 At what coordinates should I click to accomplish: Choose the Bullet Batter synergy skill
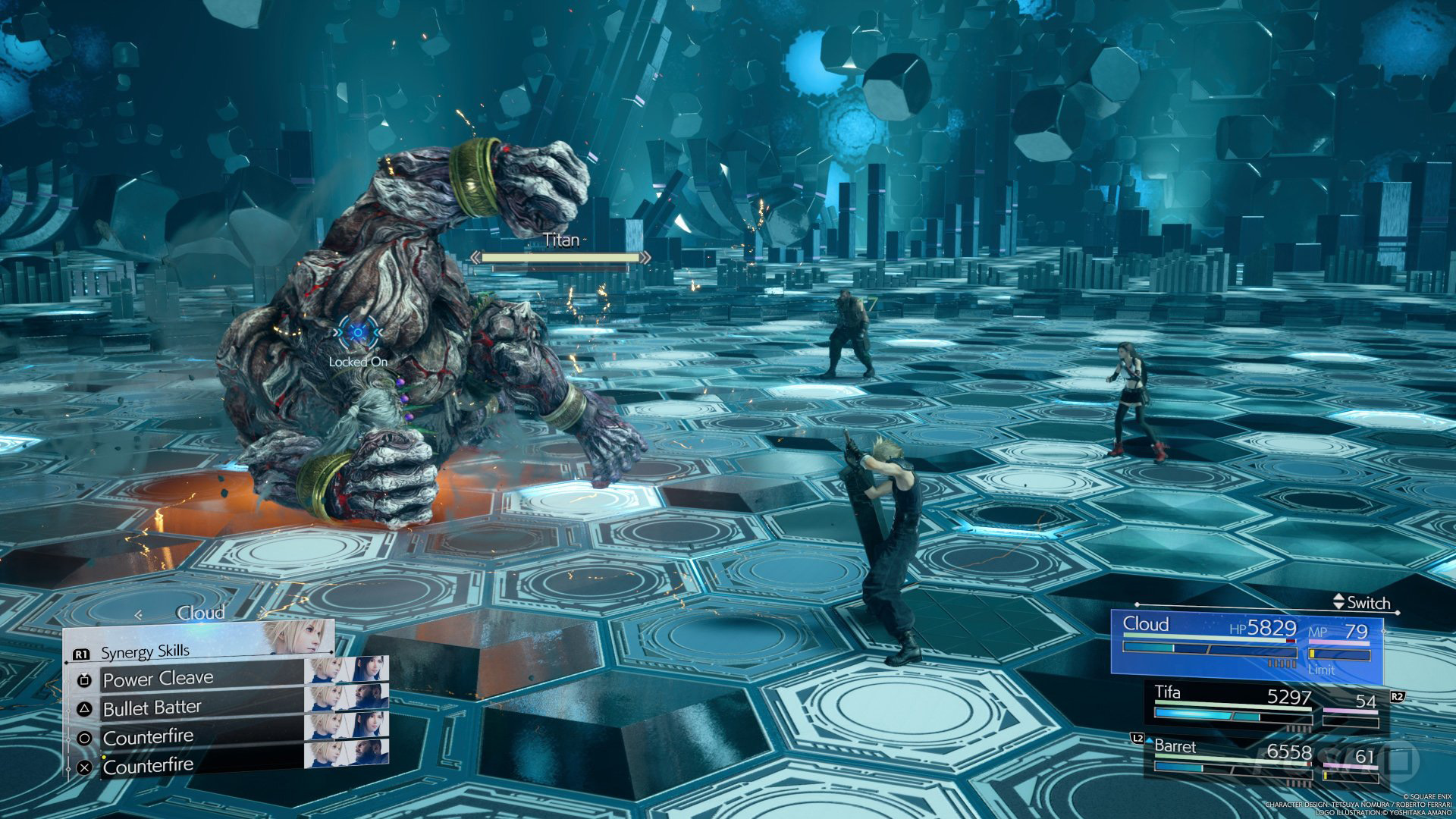(x=153, y=708)
